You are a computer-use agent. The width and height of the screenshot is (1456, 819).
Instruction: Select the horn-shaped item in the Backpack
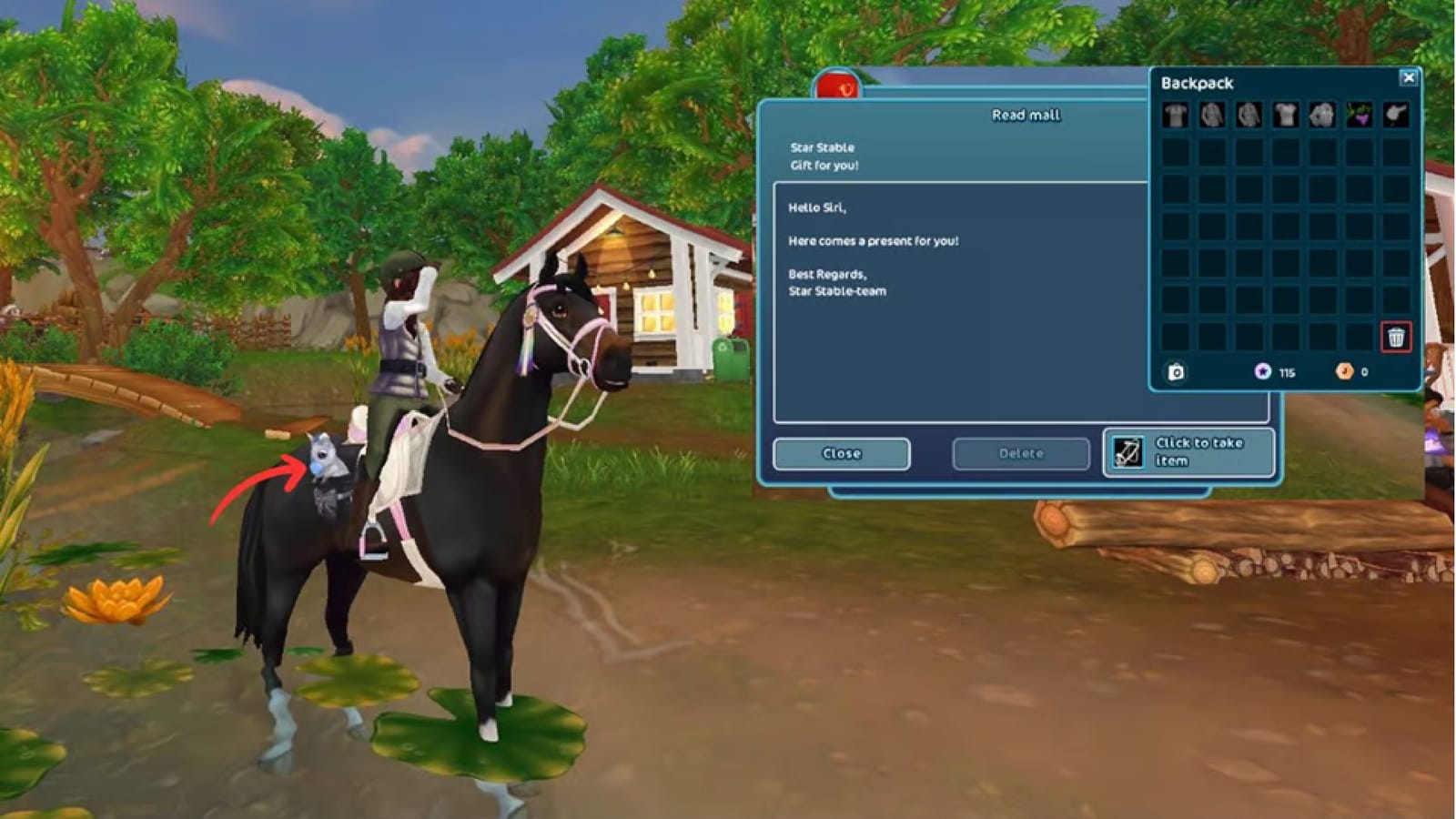coord(1395,115)
